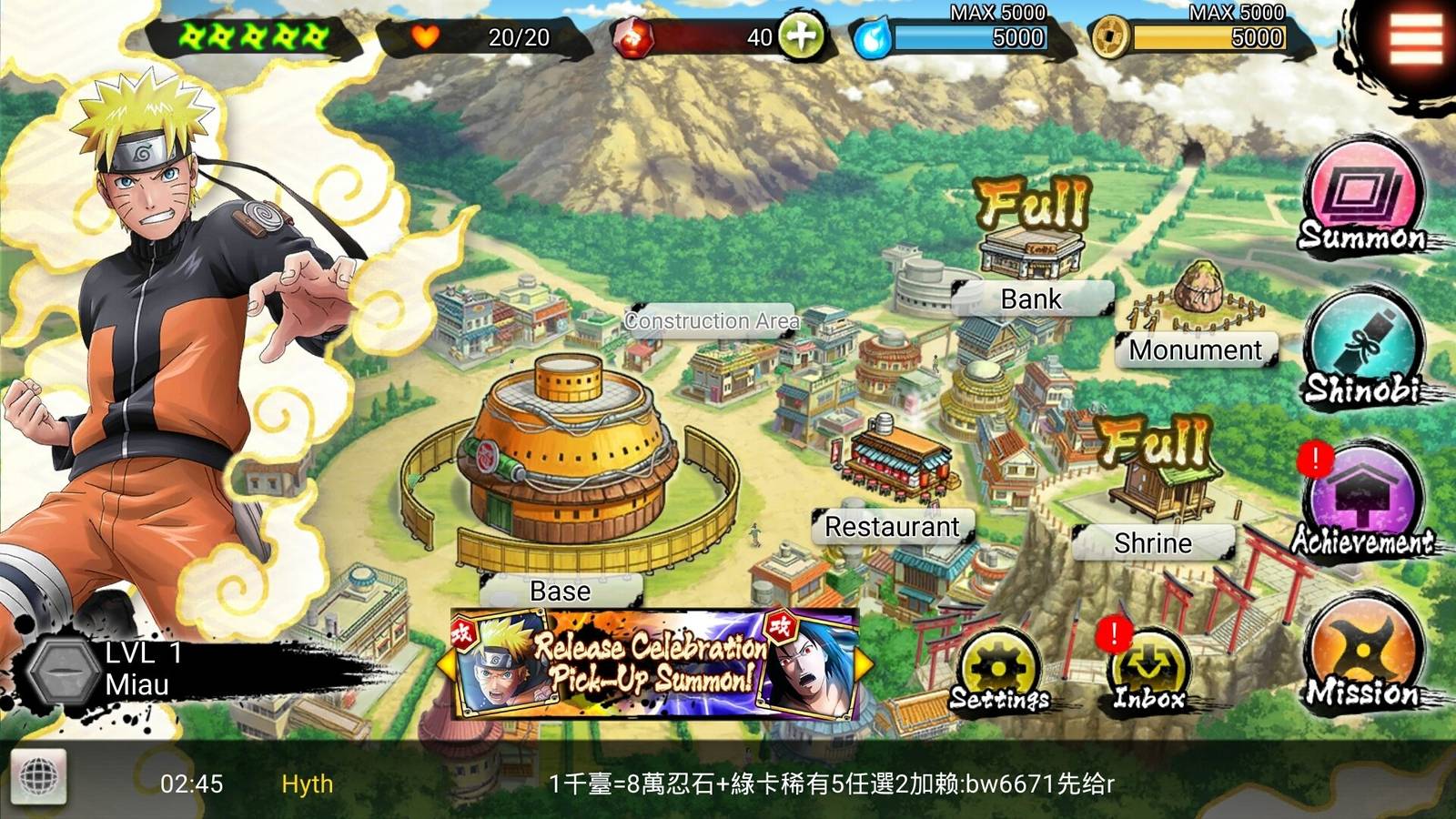Add more ninja pearls with the plus button

[801, 37]
